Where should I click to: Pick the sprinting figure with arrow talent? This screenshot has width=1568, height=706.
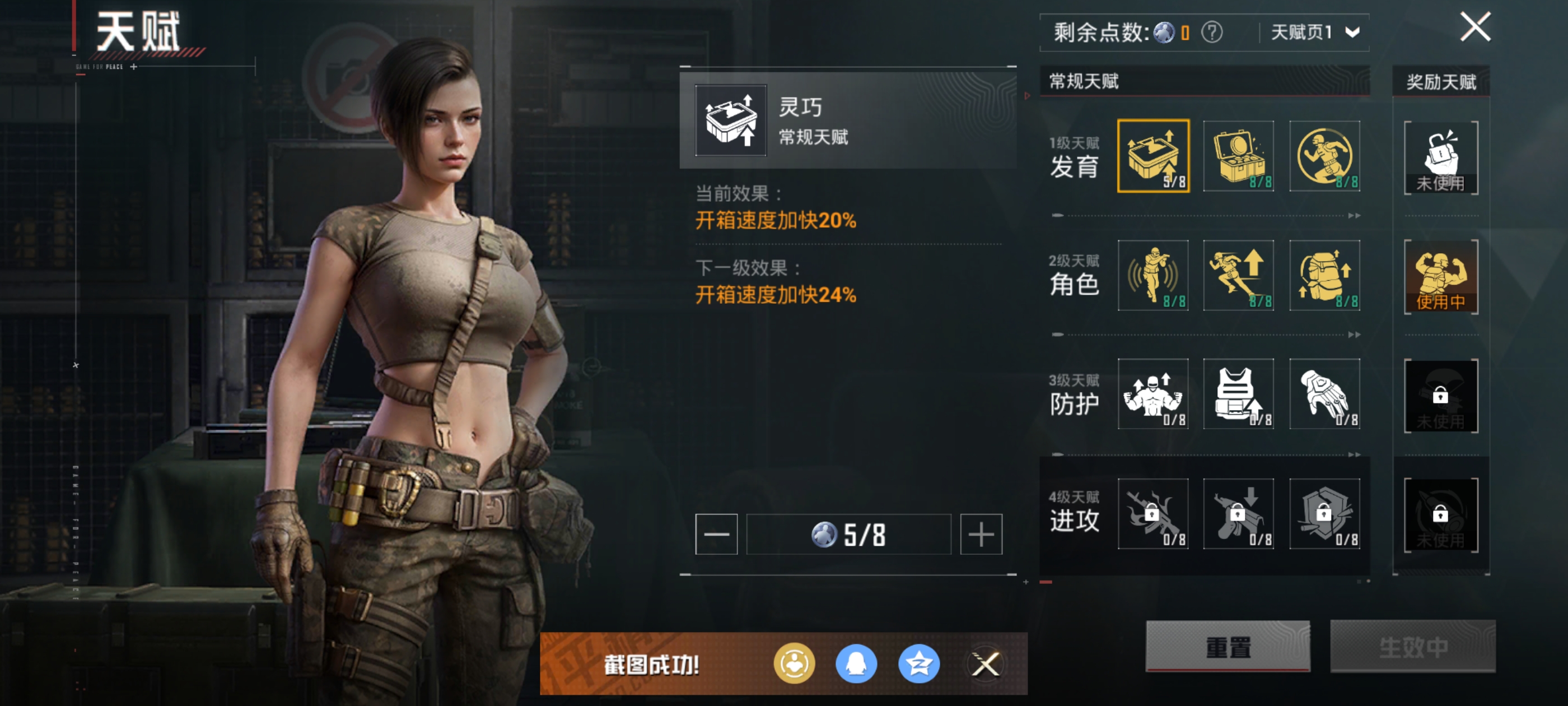pos(1239,275)
